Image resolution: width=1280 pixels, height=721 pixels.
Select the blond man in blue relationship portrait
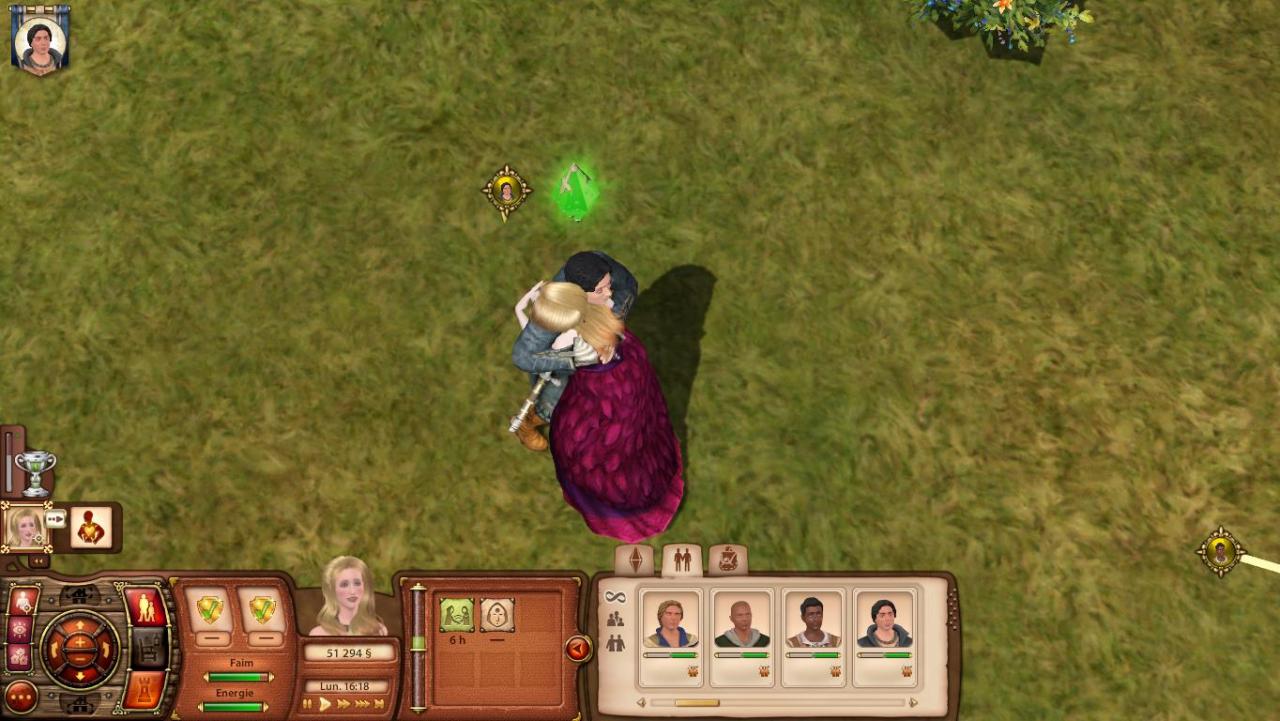pos(670,624)
